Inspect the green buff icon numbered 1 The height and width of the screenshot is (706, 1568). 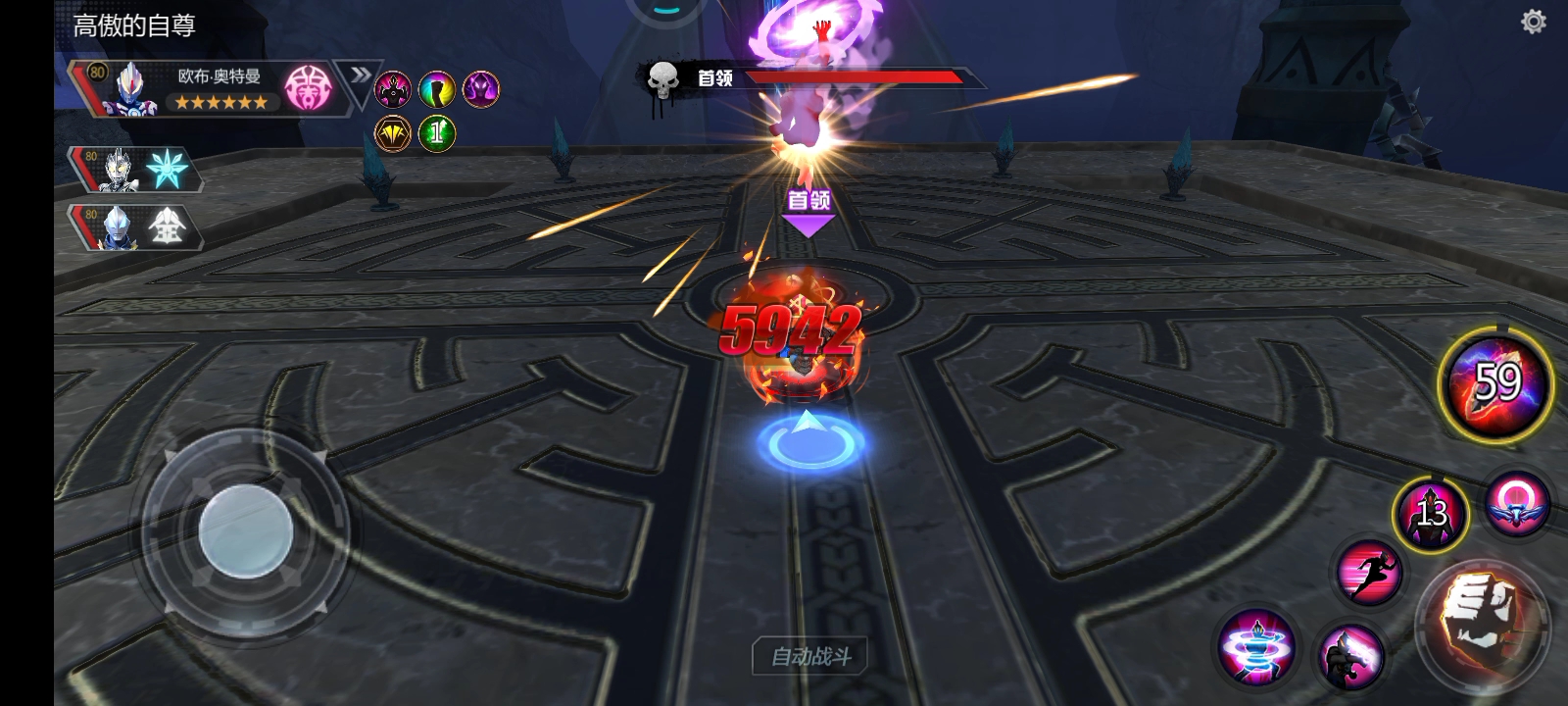(x=436, y=132)
